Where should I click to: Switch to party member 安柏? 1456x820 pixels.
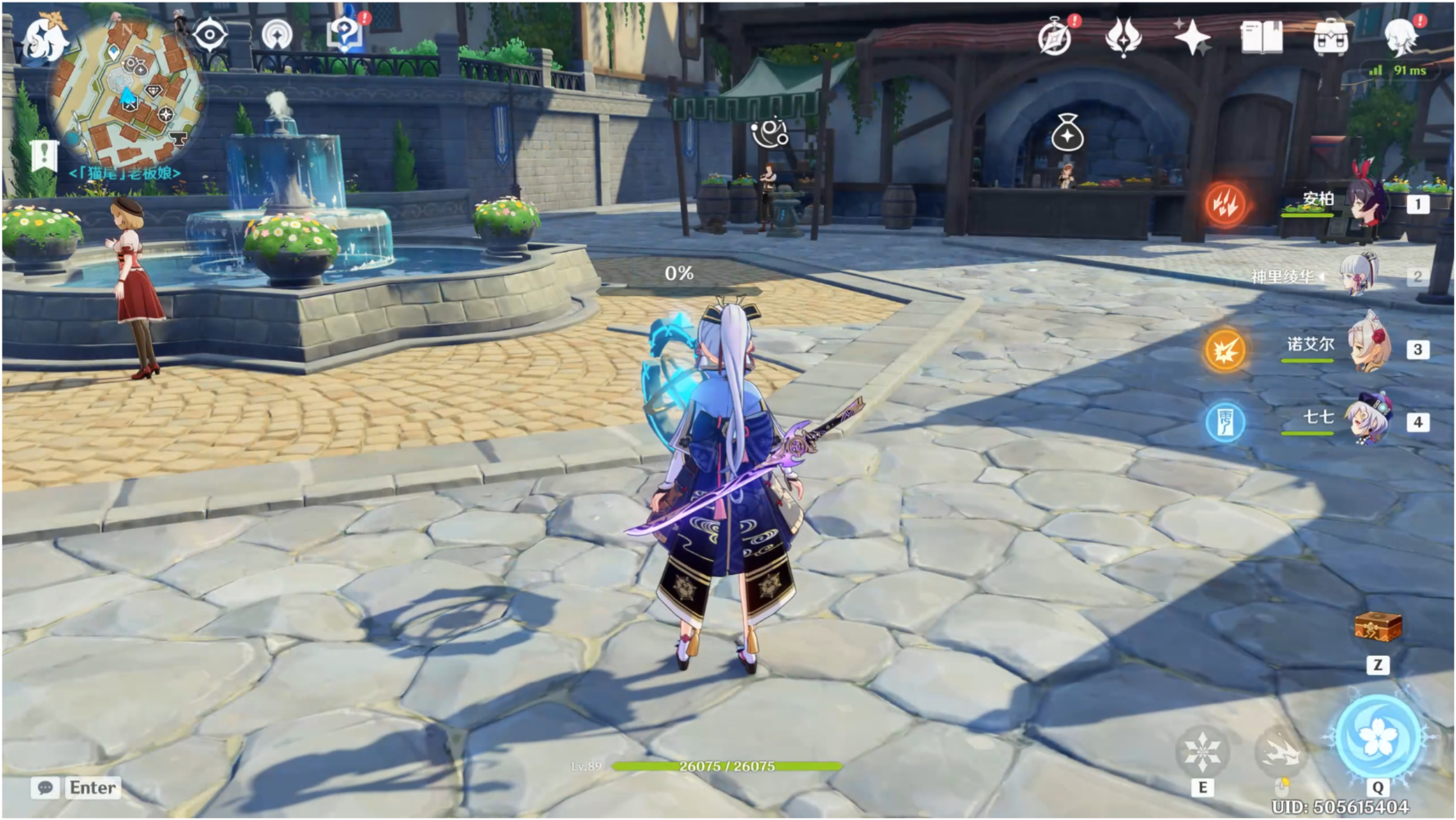pyautogui.click(x=1367, y=203)
